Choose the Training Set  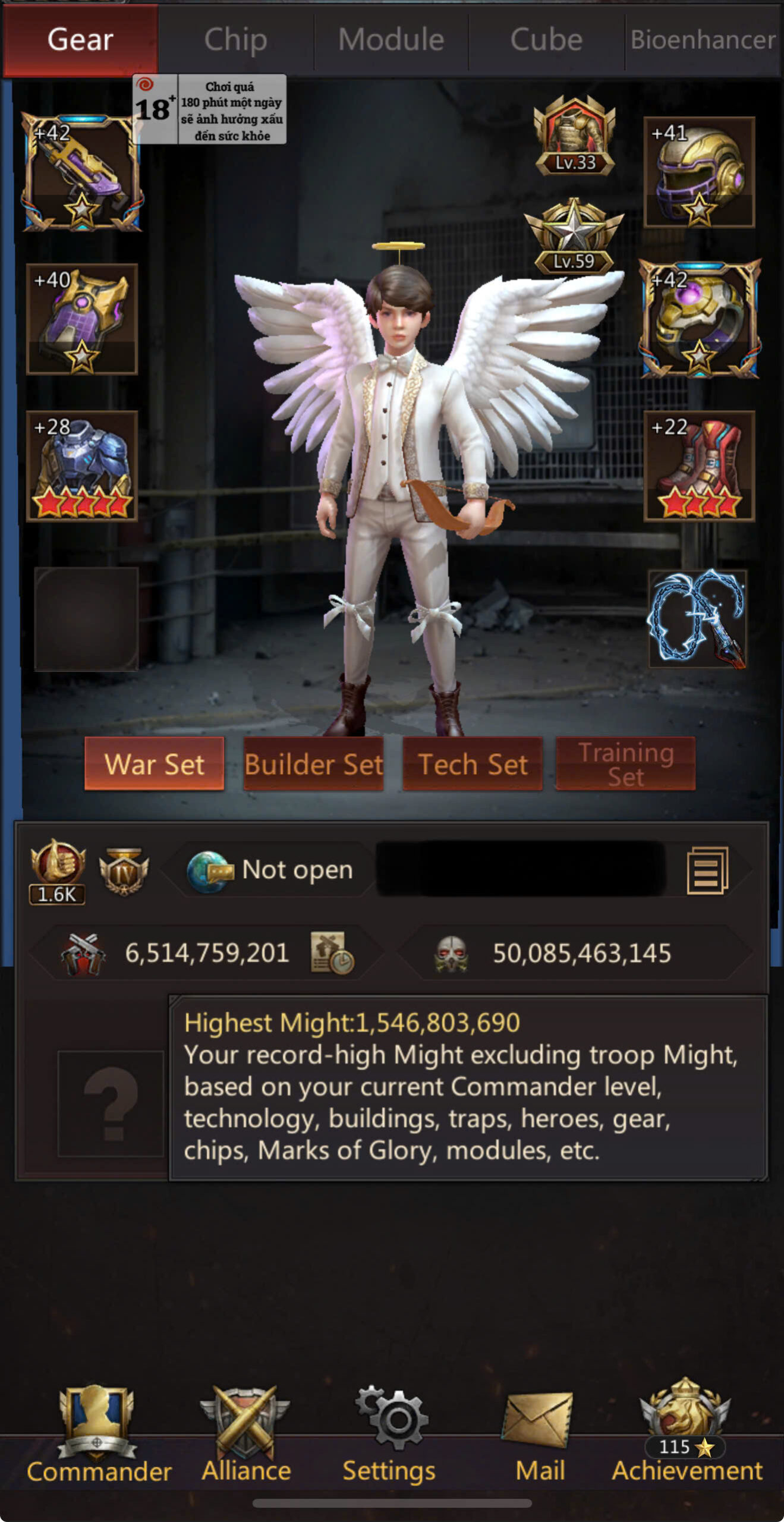click(625, 764)
